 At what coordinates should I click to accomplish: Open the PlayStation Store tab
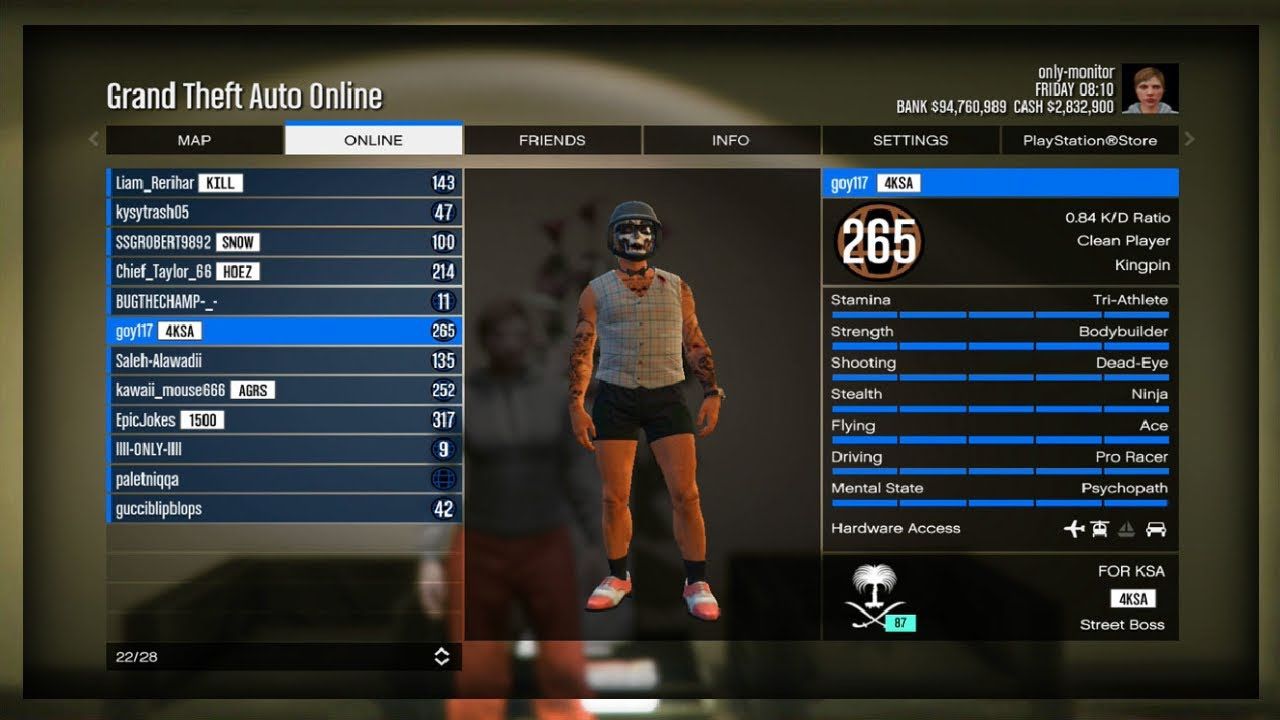click(x=1089, y=140)
